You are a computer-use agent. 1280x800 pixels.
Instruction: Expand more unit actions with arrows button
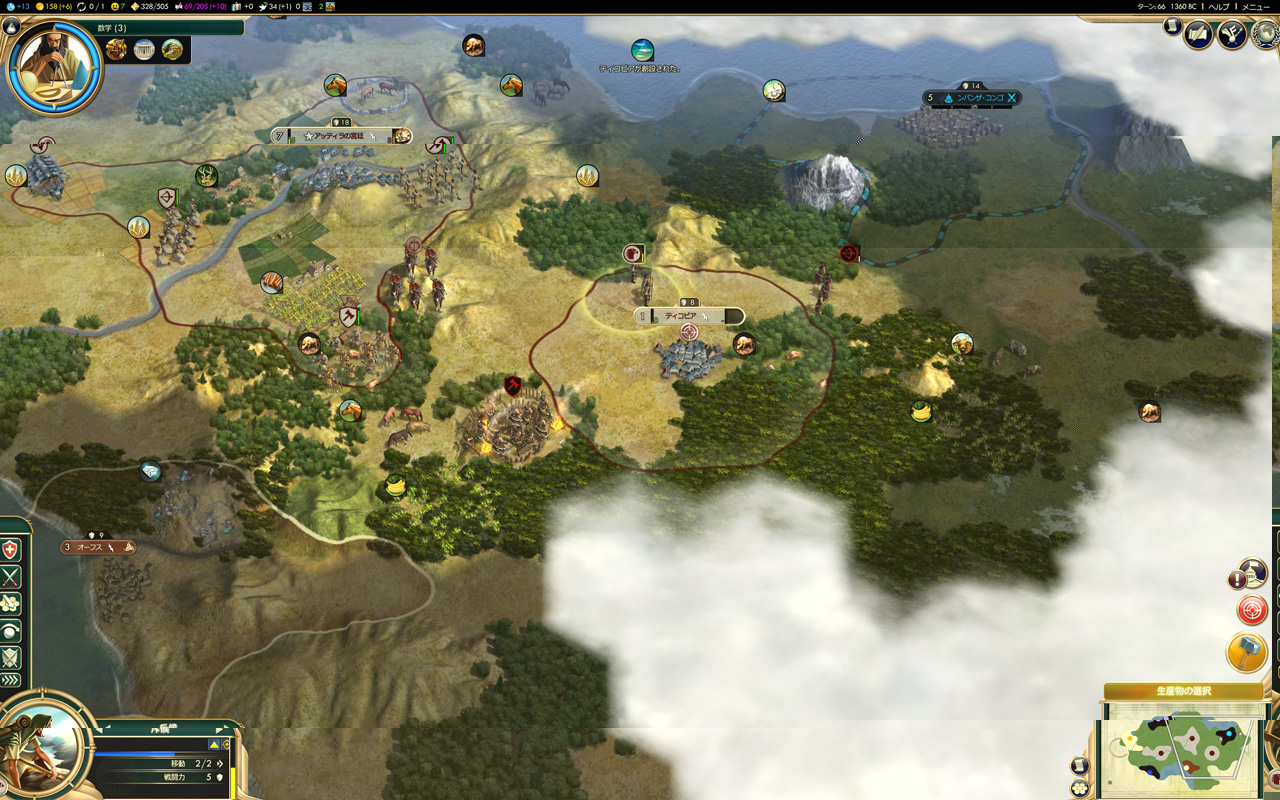pyautogui.click(x=10, y=681)
